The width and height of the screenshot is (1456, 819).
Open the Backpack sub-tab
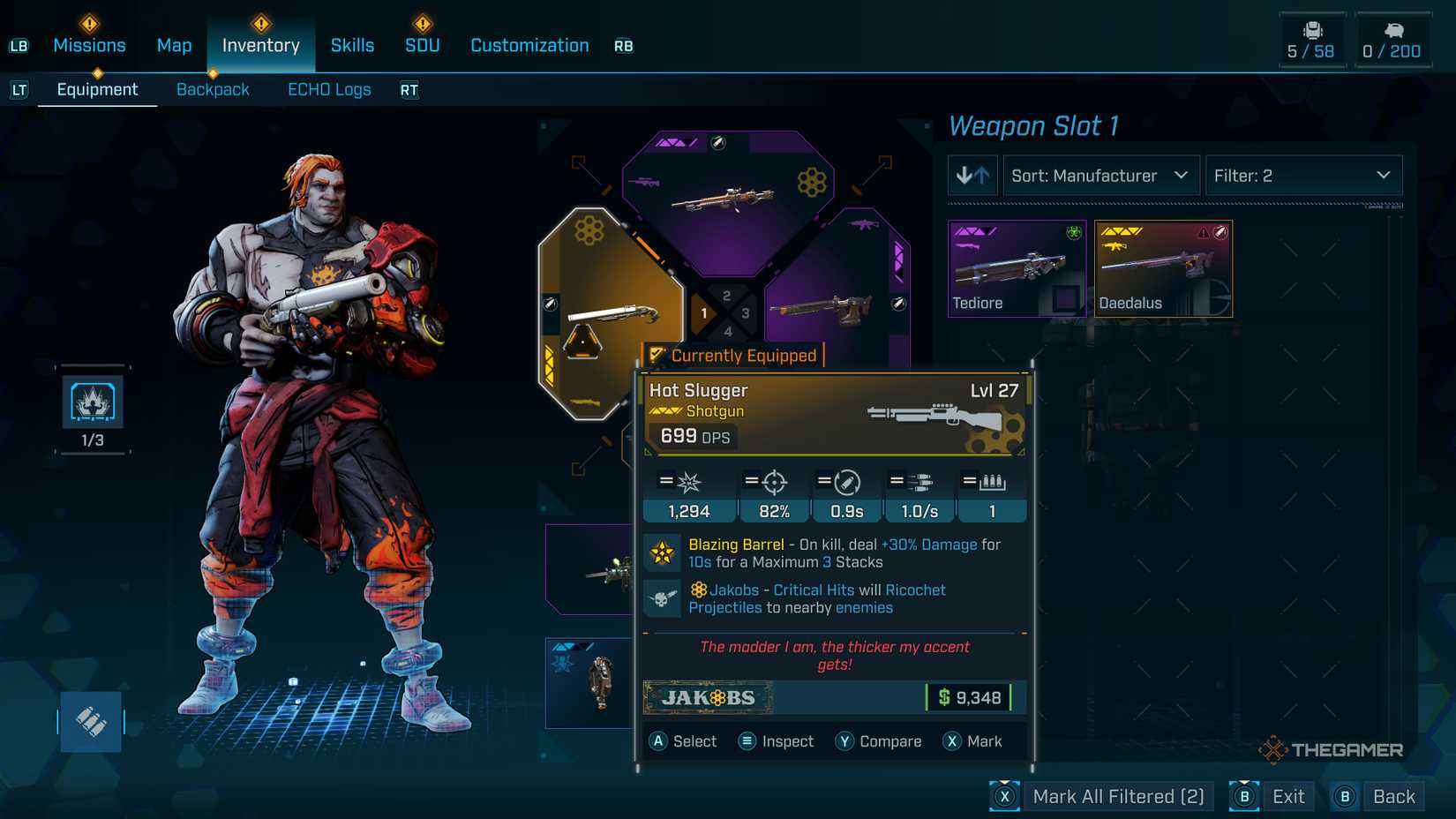(x=213, y=89)
